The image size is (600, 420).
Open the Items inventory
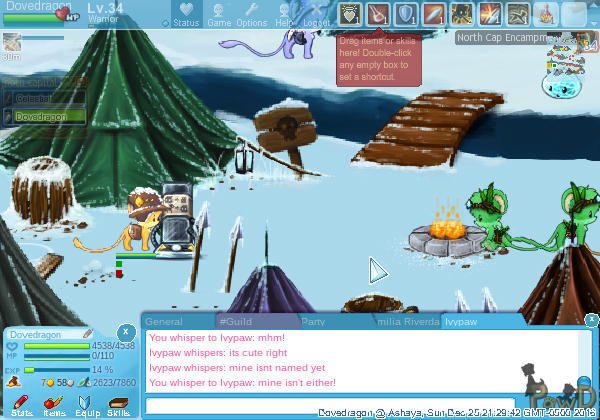54,405
